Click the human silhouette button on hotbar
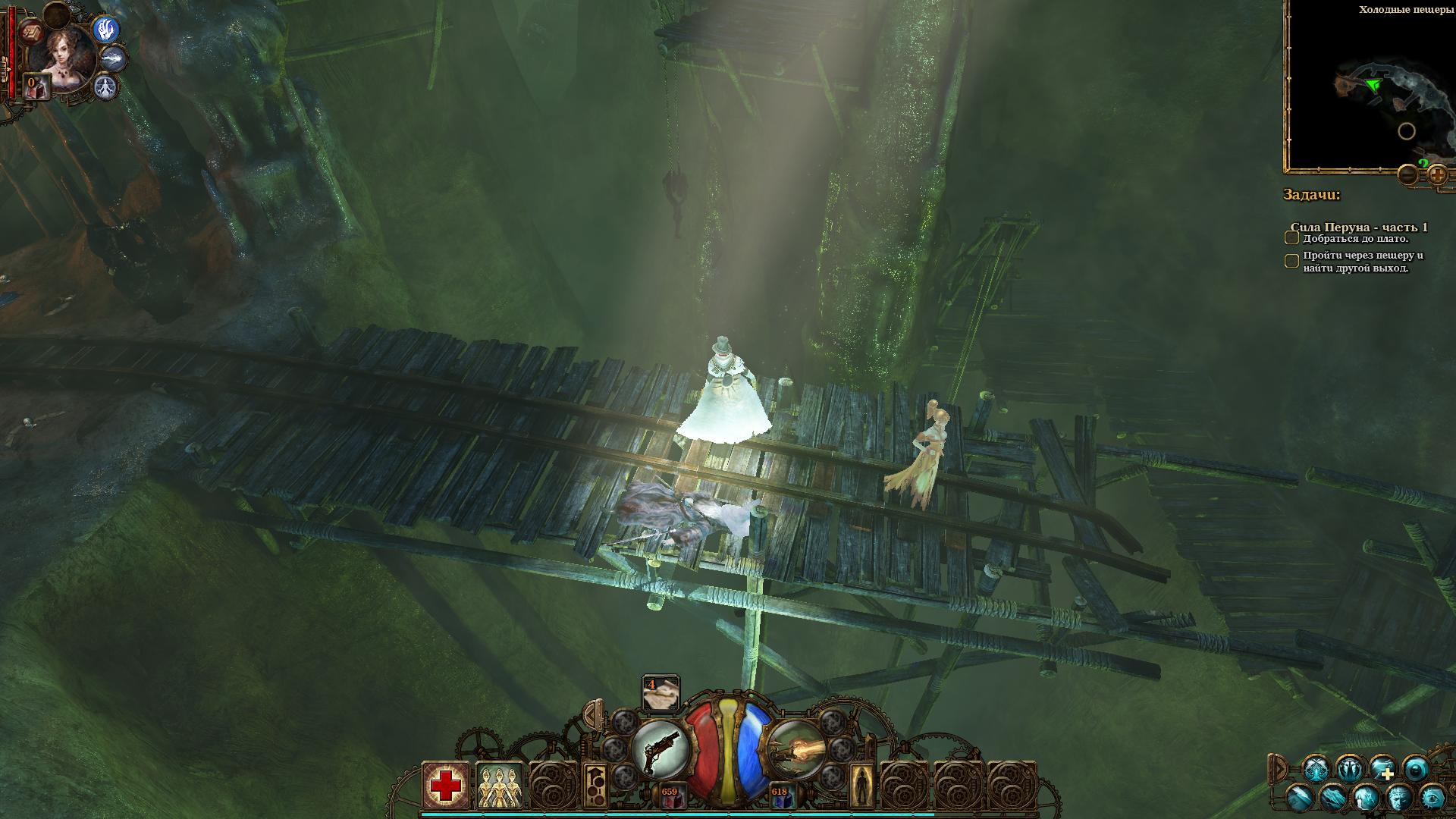Viewport: 1456px width, 819px height. pos(861,786)
